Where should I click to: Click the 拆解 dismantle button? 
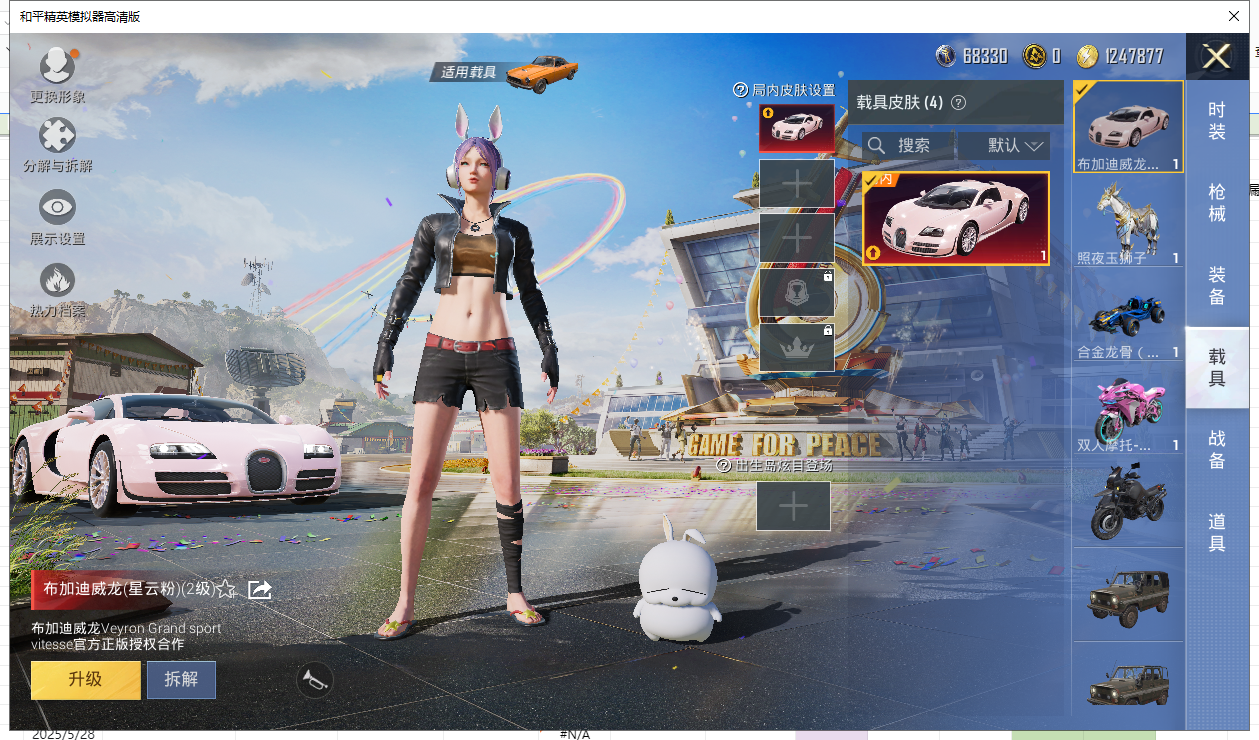181,680
